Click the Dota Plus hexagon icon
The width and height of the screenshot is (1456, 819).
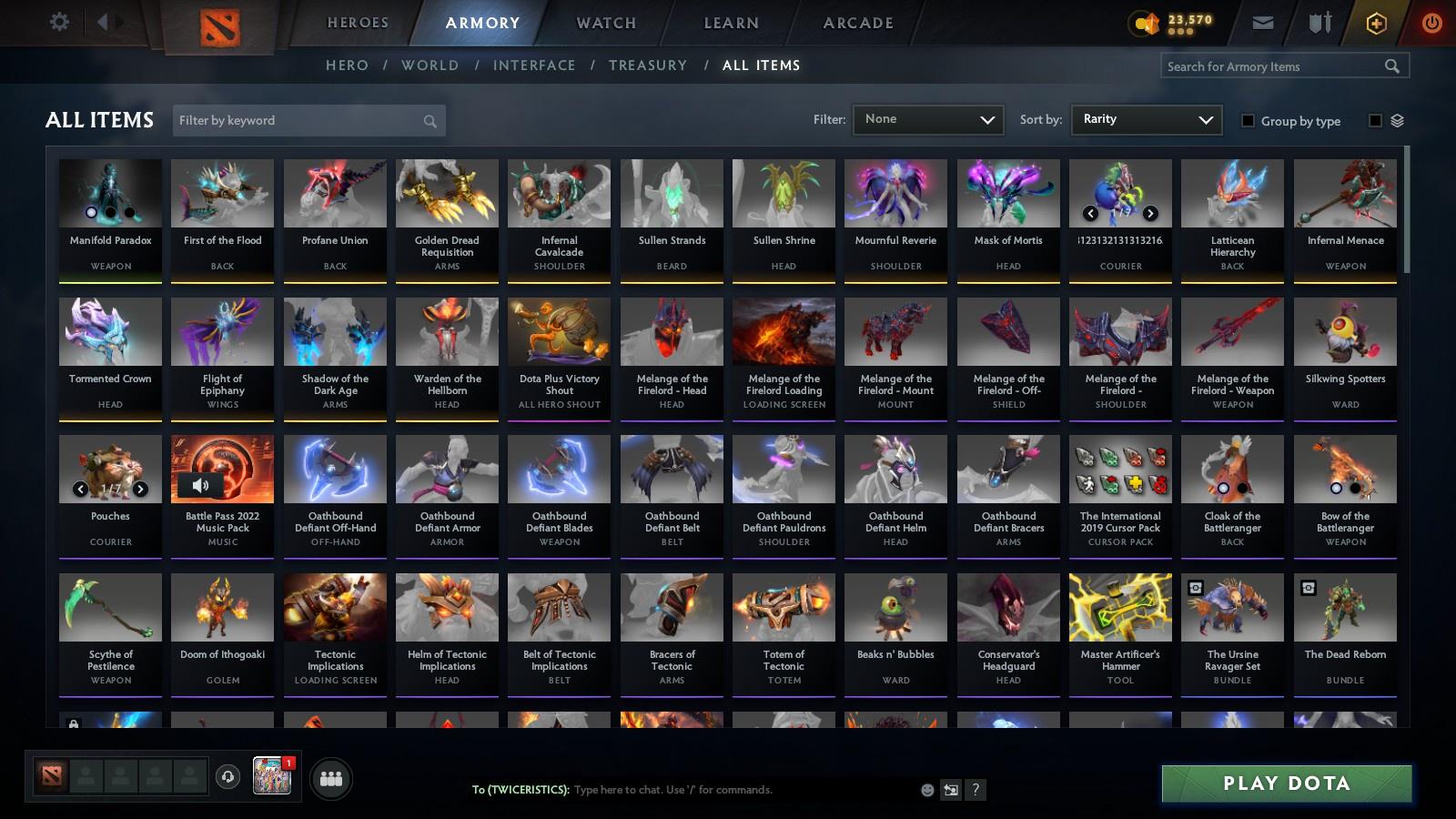(1376, 22)
